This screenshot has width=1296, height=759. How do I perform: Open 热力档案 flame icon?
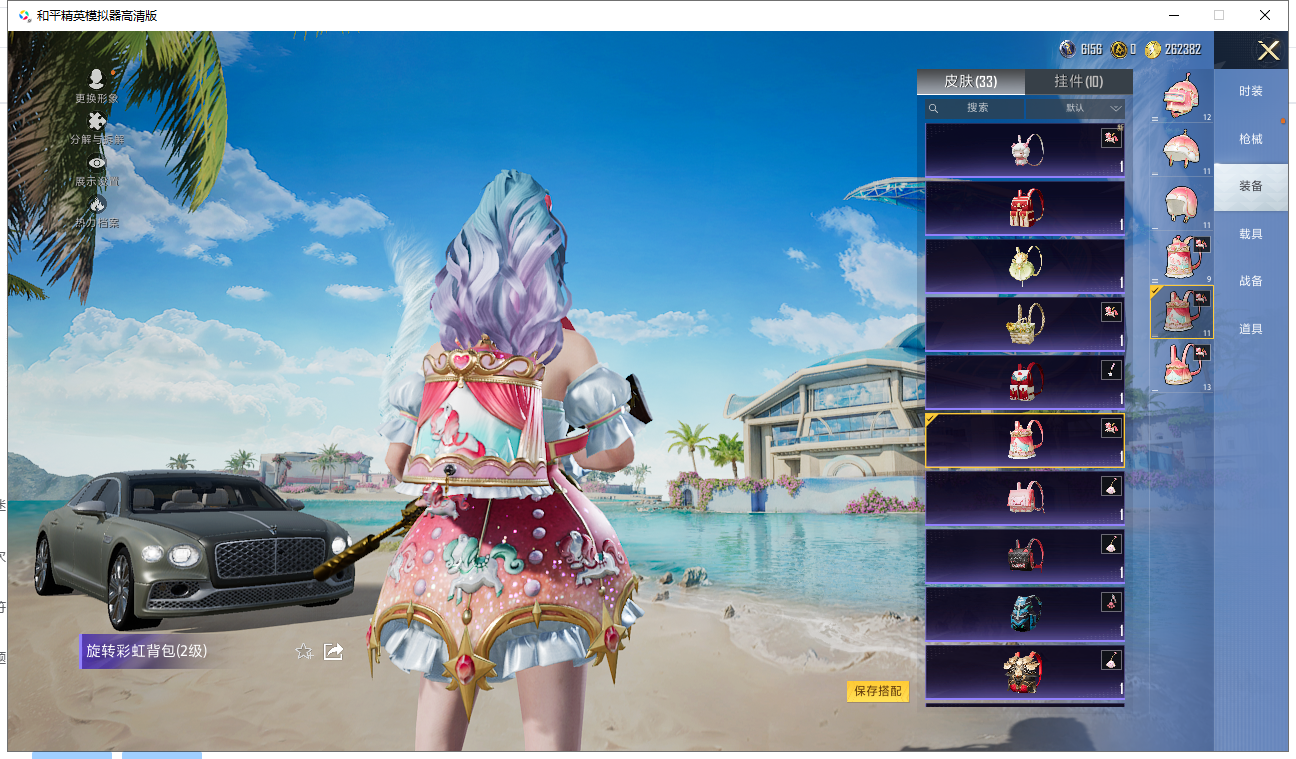[x=97, y=211]
